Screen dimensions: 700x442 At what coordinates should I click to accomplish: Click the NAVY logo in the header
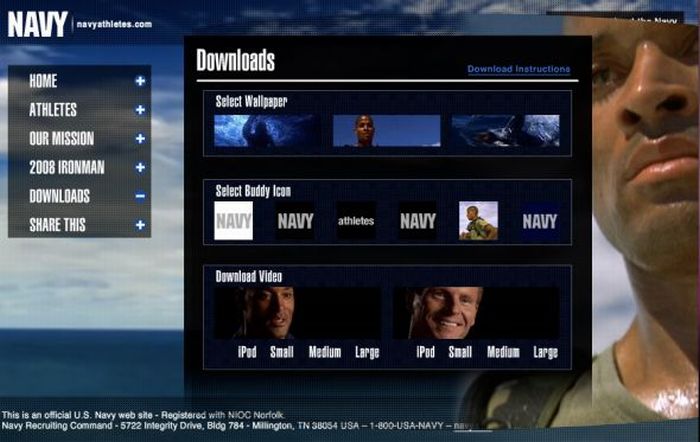coord(38,24)
